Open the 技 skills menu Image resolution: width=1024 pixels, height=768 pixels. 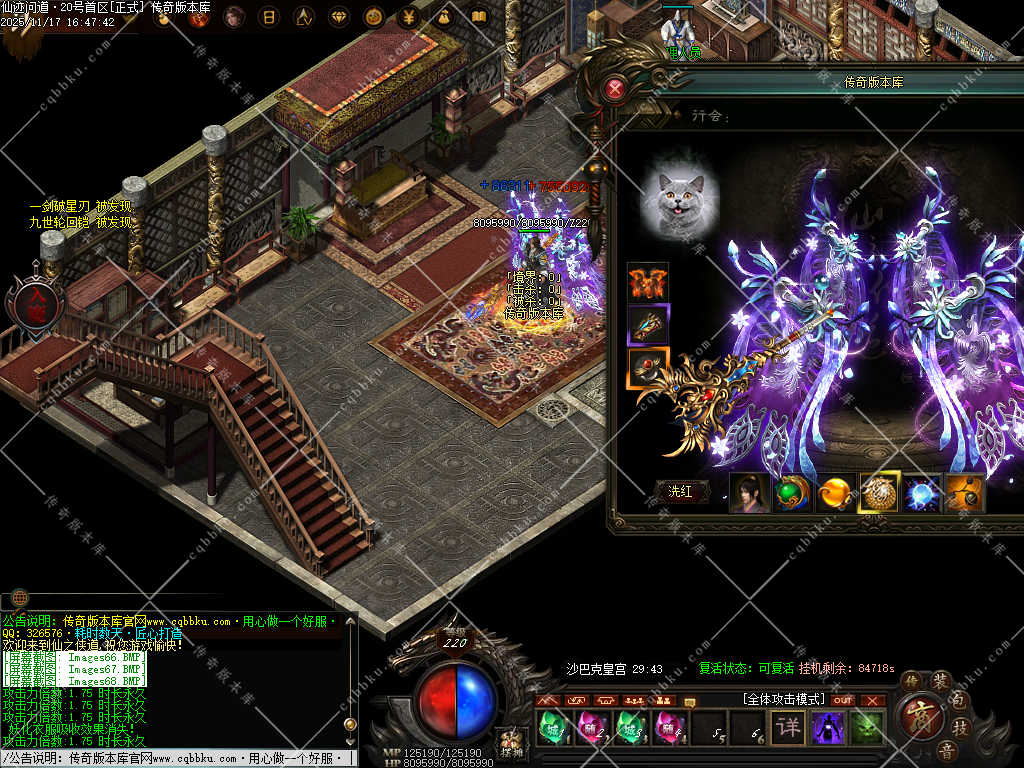pyautogui.click(x=960, y=727)
